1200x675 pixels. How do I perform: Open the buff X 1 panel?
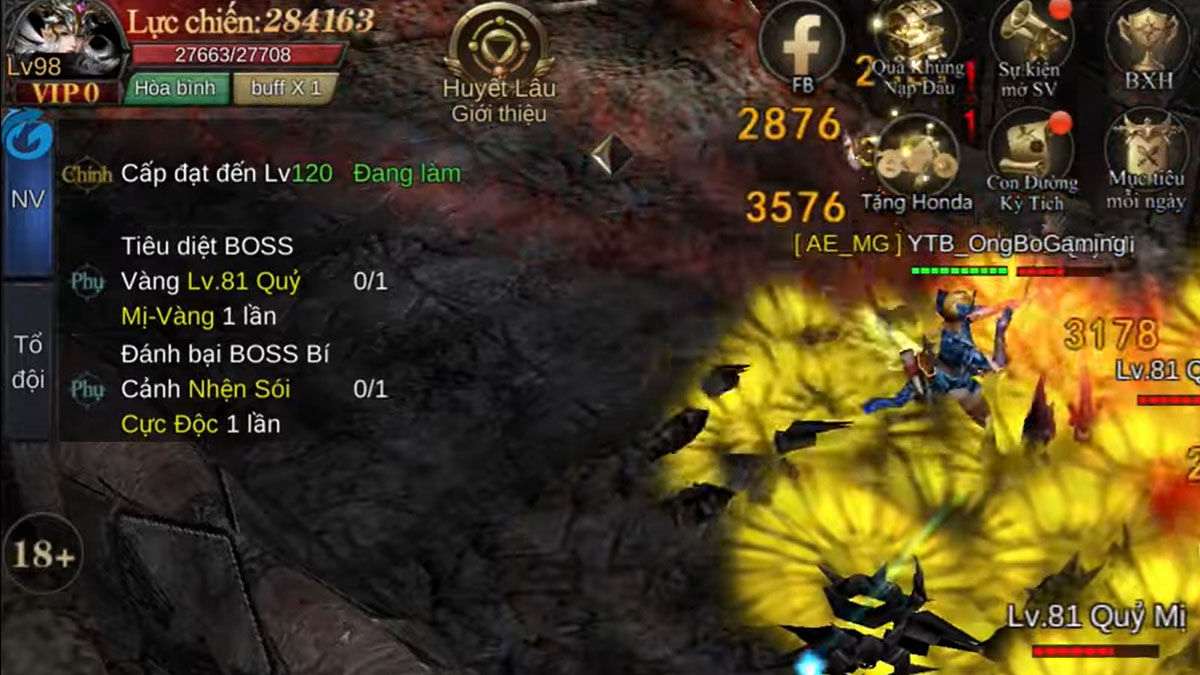click(285, 88)
